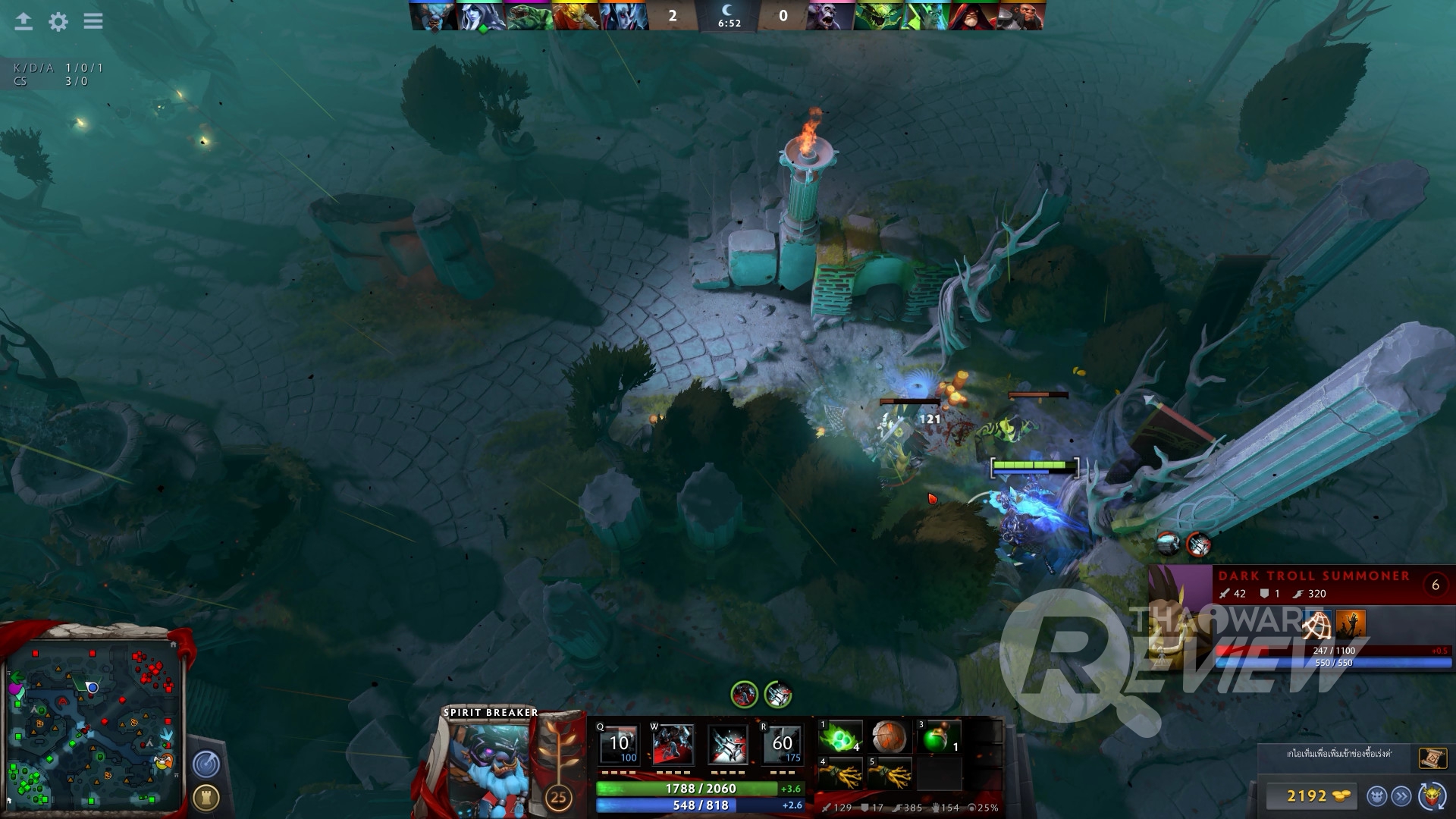Select the Greater Bash ability icon
Image resolution: width=1456 pixels, height=819 pixels.
click(728, 745)
